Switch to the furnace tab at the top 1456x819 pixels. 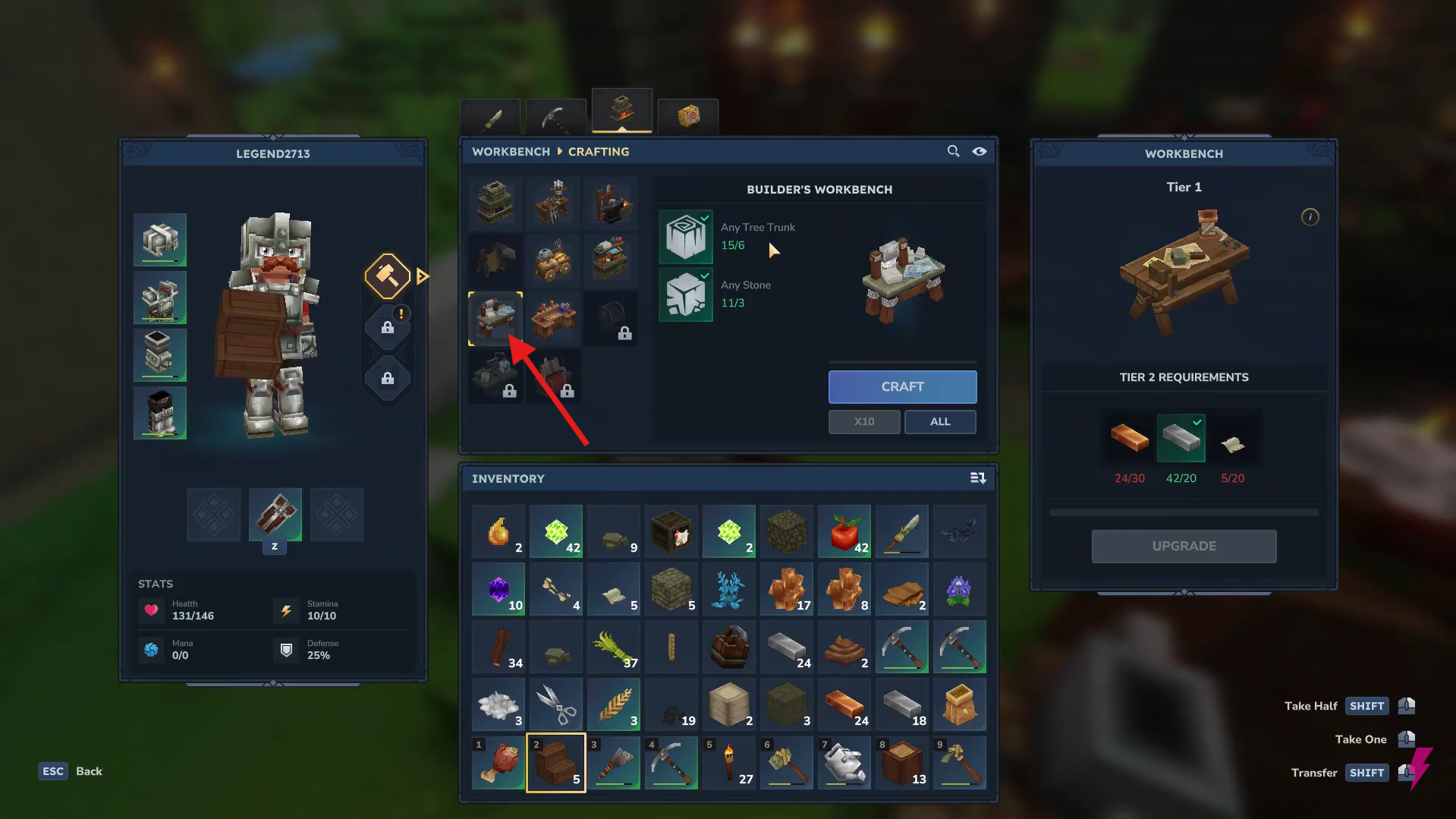pyautogui.click(x=621, y=111)
